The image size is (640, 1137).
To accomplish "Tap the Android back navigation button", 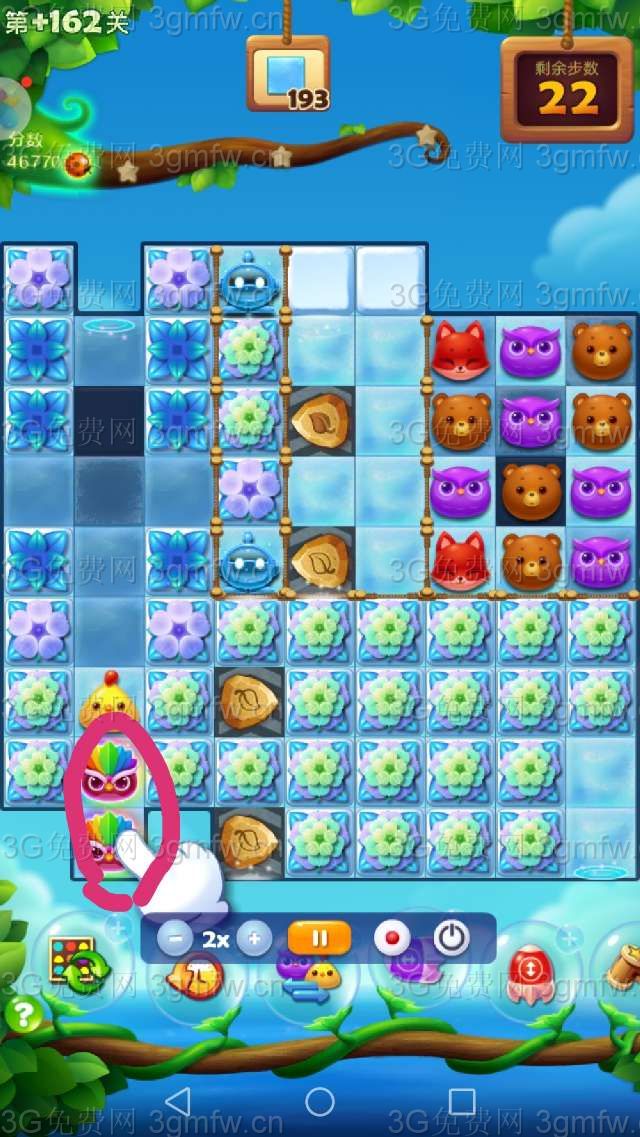I will click(177, 1101).
